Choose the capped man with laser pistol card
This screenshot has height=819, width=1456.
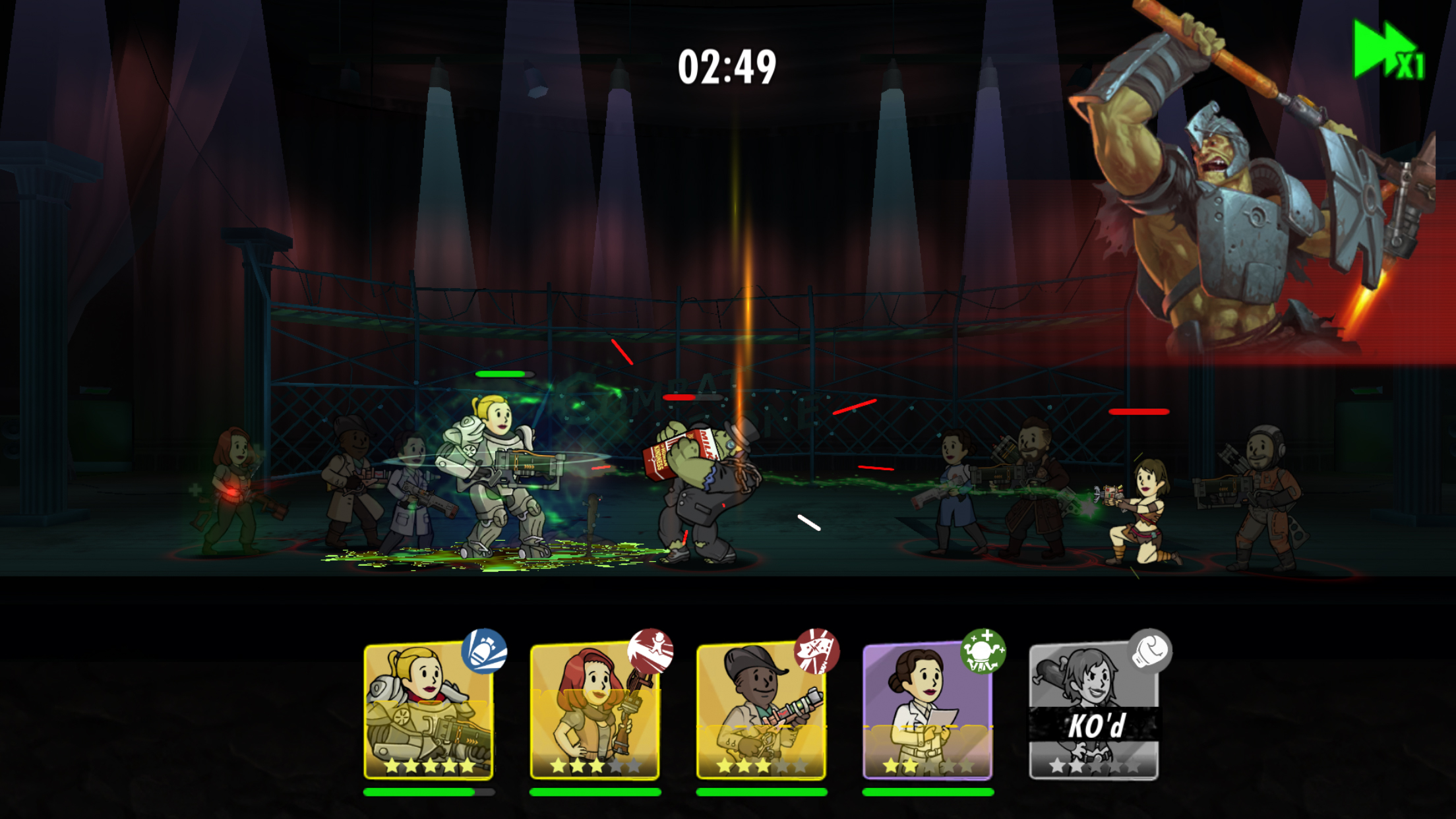click(761, 711)
